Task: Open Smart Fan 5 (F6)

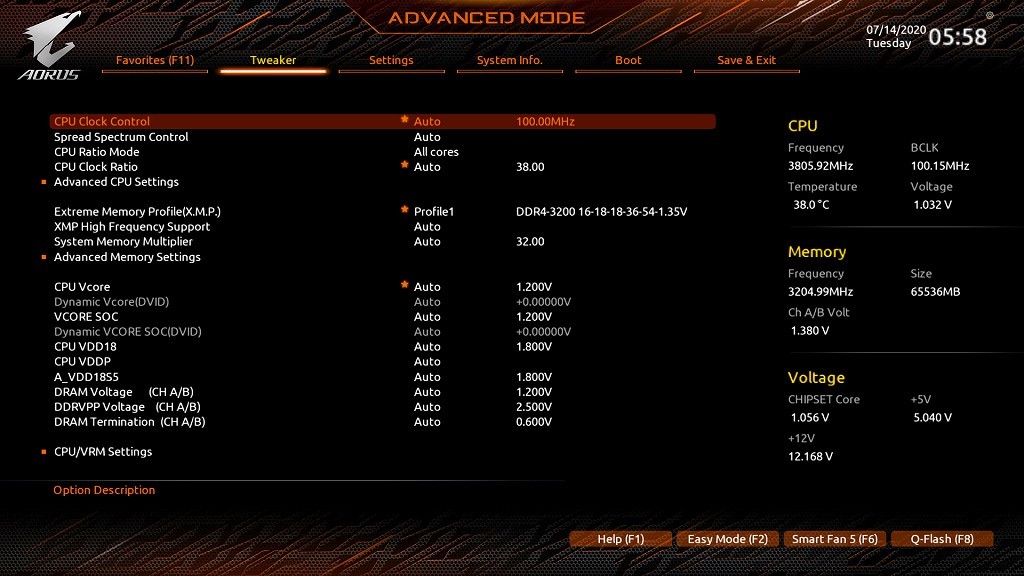Action: pyautogui.click(x=834, y=539)
